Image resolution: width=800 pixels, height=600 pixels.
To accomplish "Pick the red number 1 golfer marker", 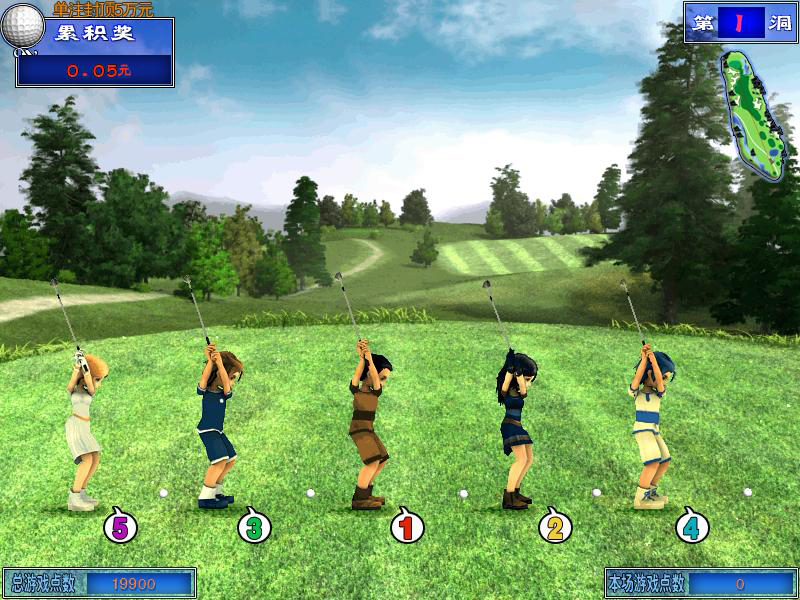I will click(406, 525).
